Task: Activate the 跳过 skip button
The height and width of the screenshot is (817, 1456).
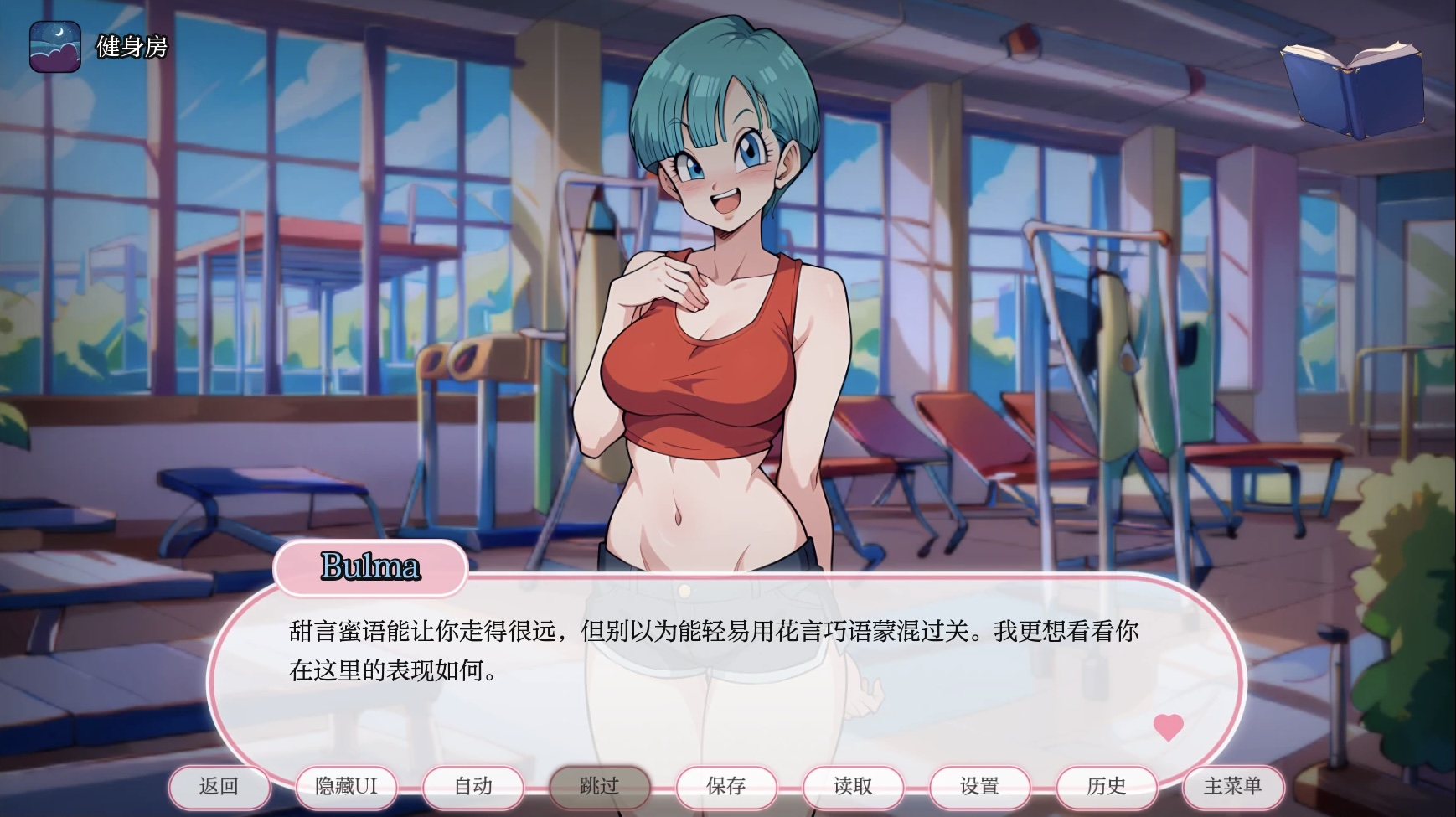Action: pyautogui.click(x=600, y=786)
